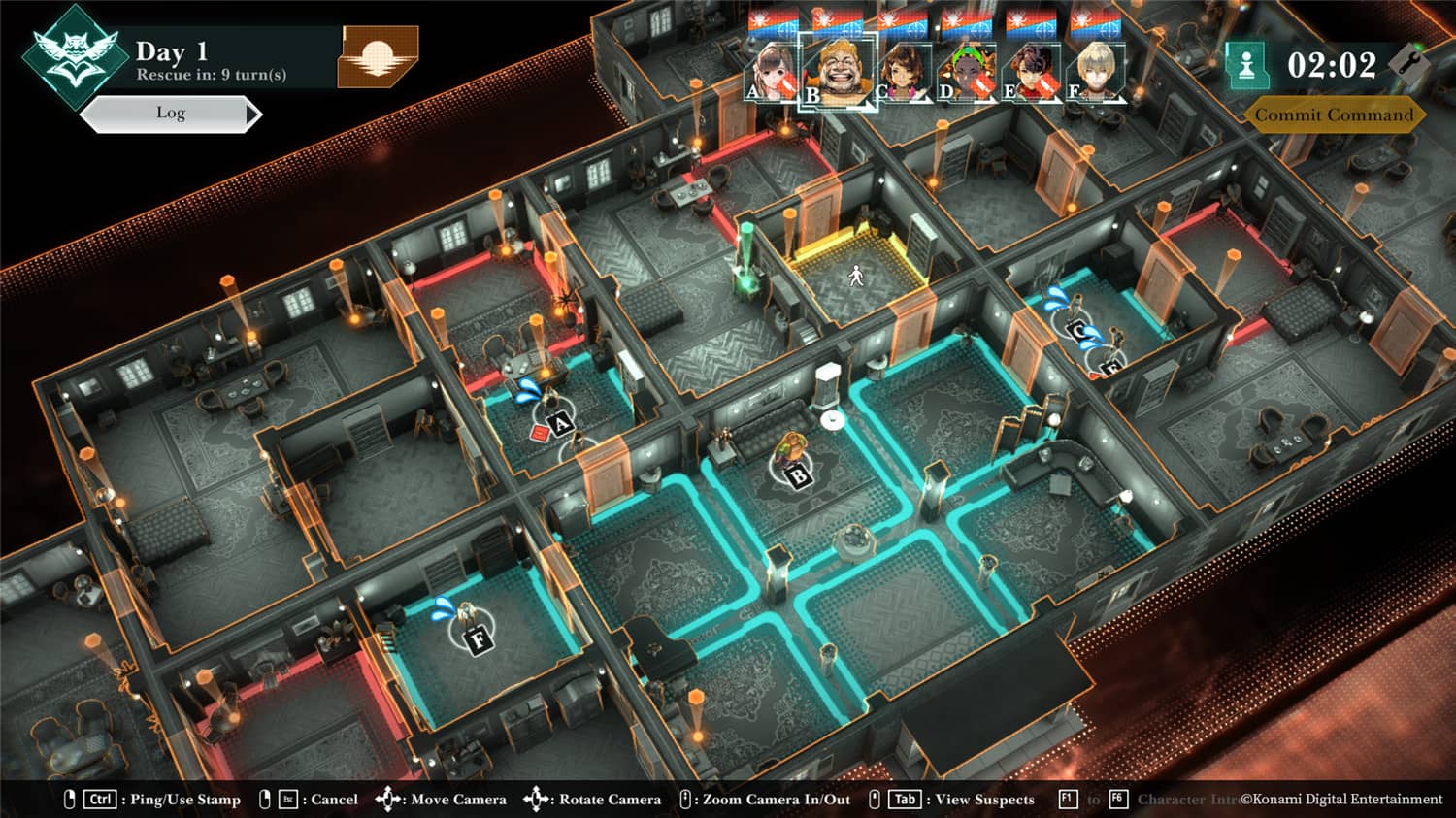Open the Log panel
This screenshot has height=818, width=1456.
click(171, 114)
